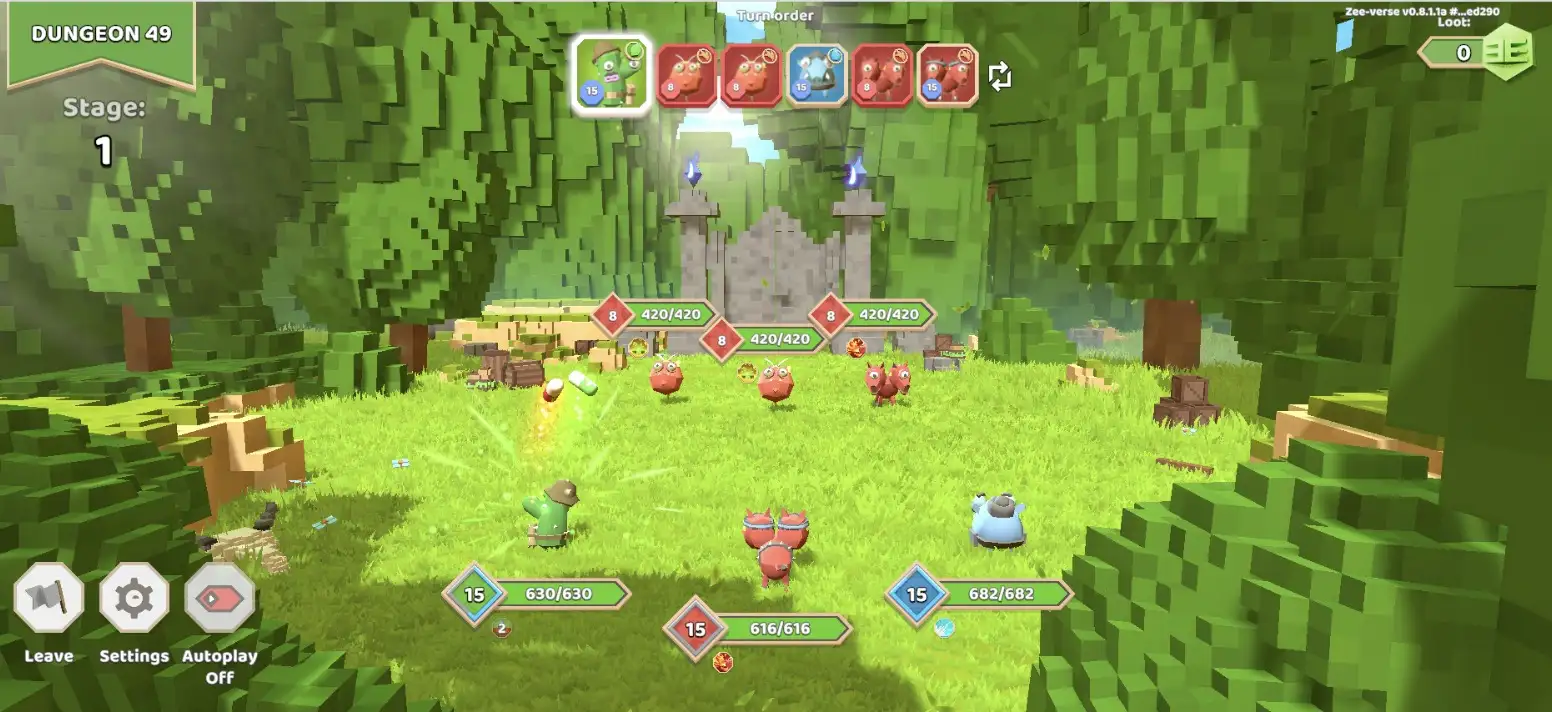The image size is (1552, 712).
Task: Select the red level 15 turn portrait
Action: pyautogui.click(x=947, y=75)
